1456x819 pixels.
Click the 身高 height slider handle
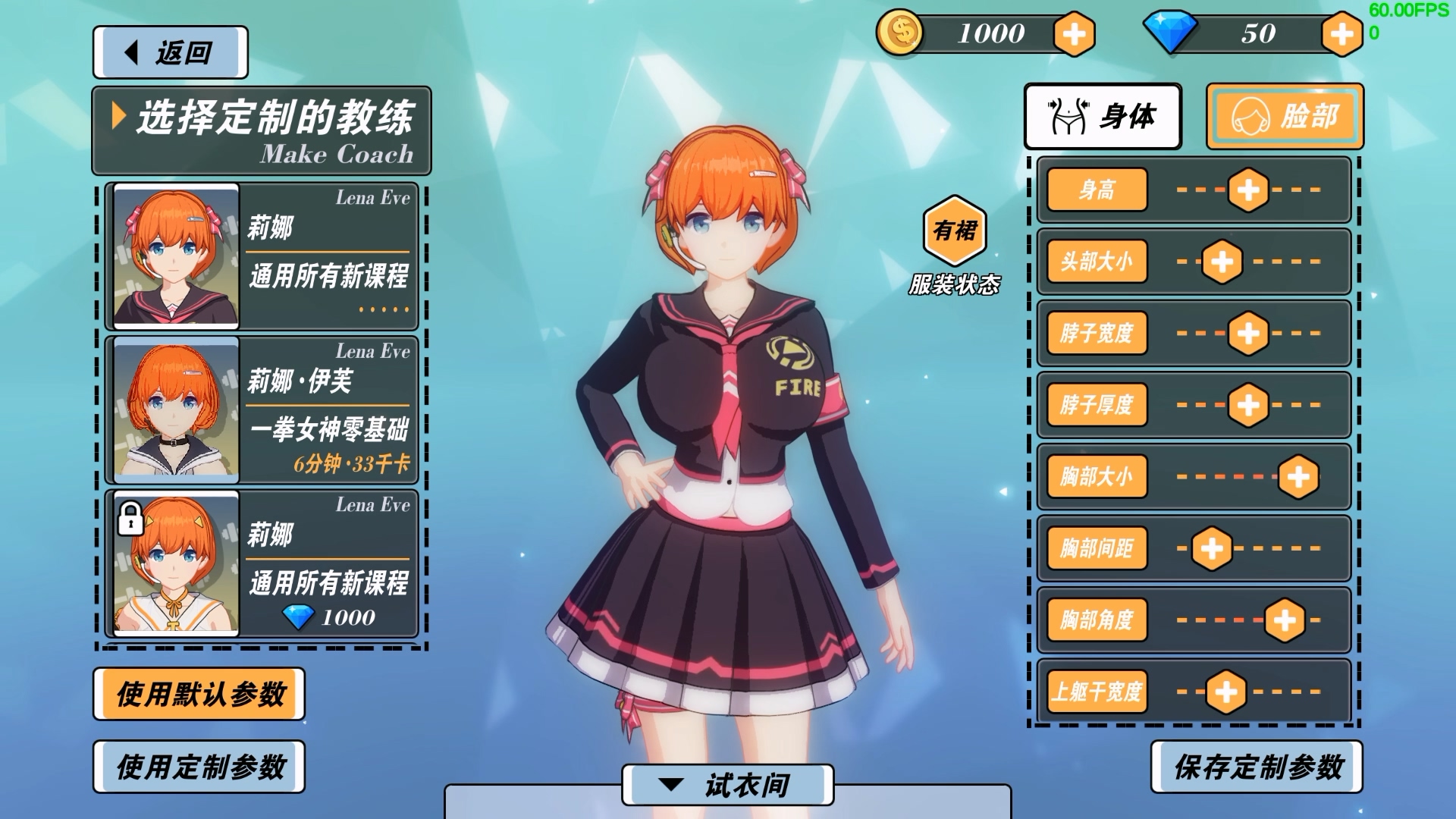(x=1248, y=190)
